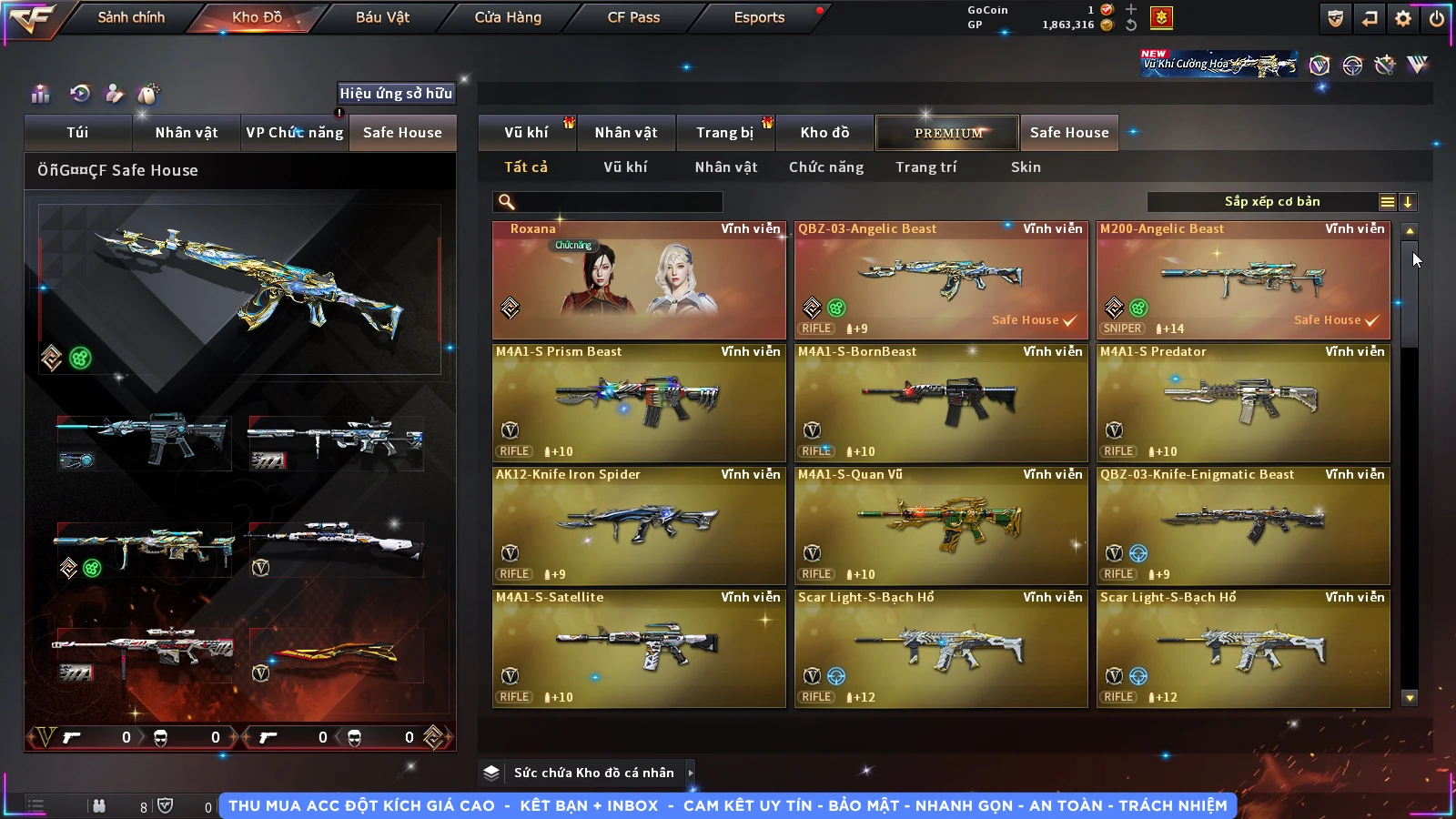Click the Hiệu ứng sở hữu button
The image size is (1456, 819).
click(x=396, y=93)
